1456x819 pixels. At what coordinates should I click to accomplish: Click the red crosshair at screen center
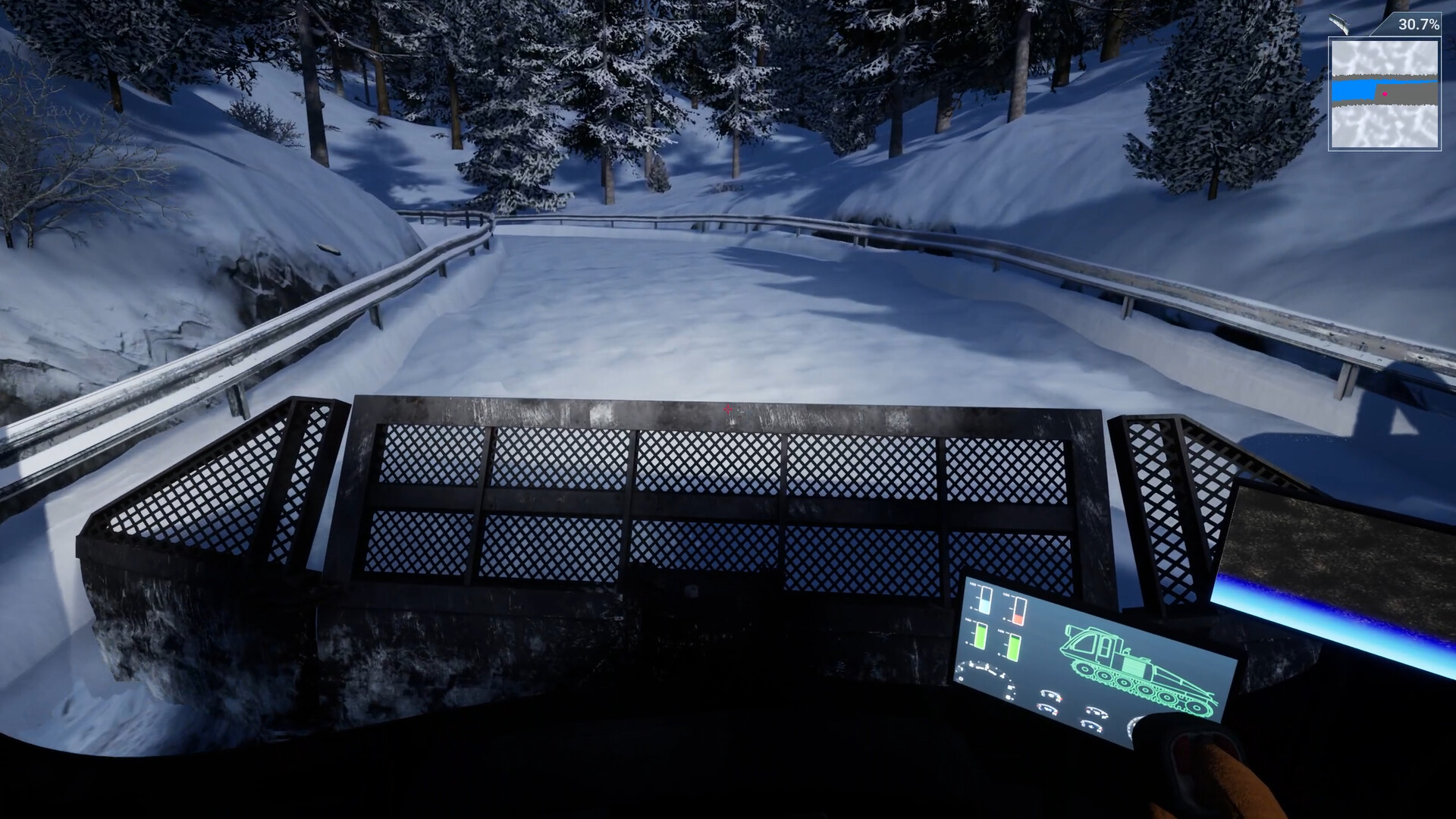click(727, 409)
